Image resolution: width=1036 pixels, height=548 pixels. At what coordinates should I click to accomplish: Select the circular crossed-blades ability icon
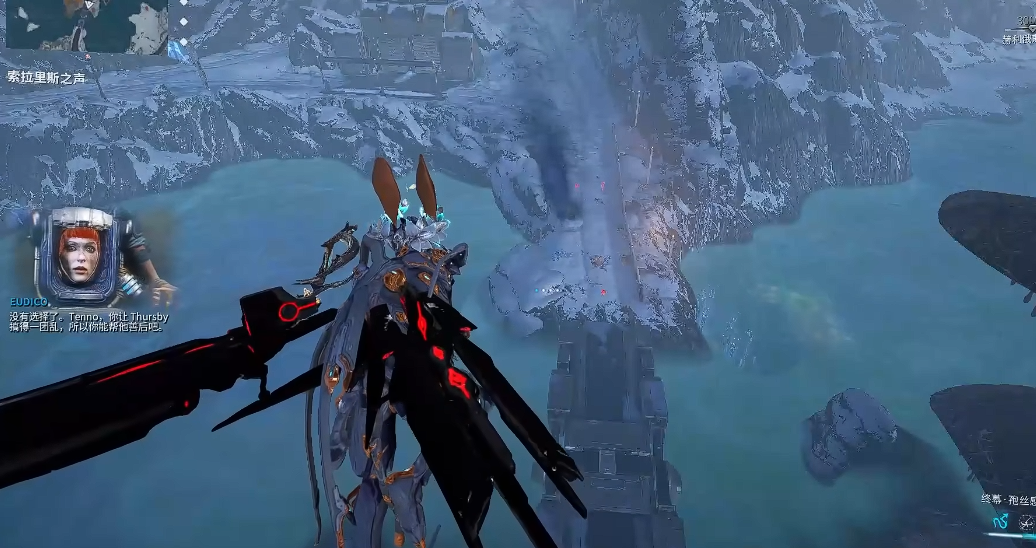point(1027,522)
